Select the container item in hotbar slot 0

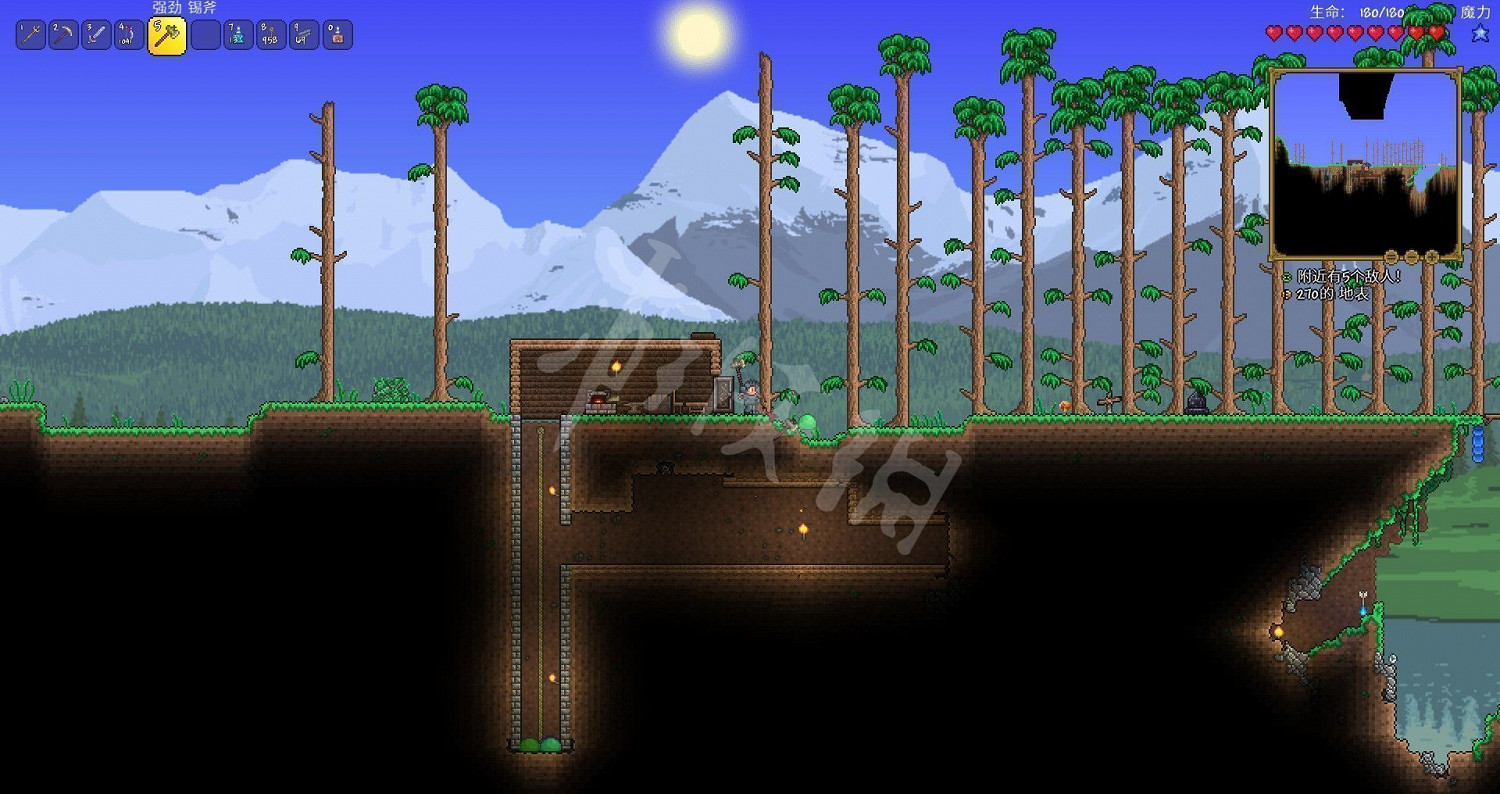[336, 33]
